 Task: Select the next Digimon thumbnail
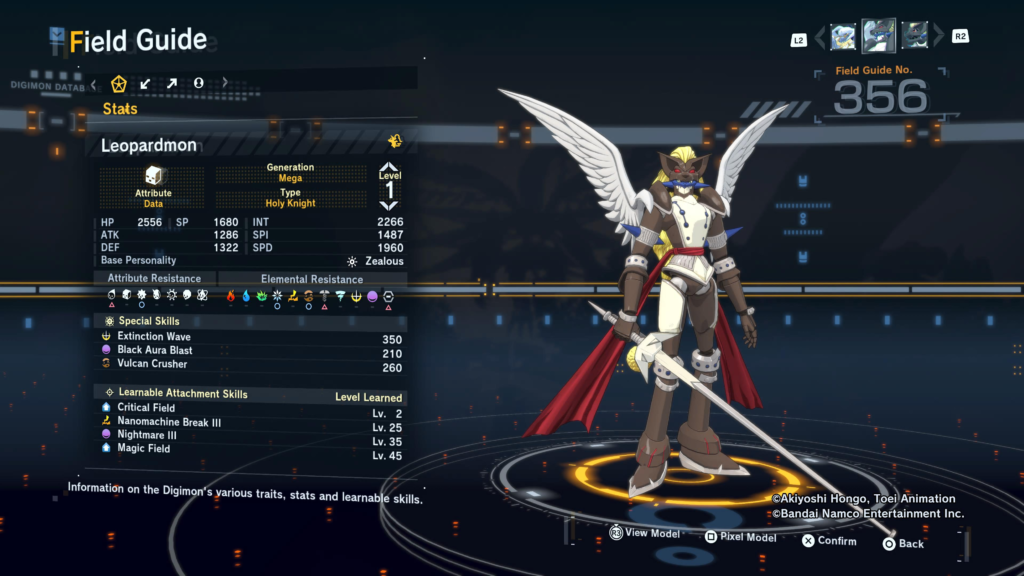pos(914,37)
